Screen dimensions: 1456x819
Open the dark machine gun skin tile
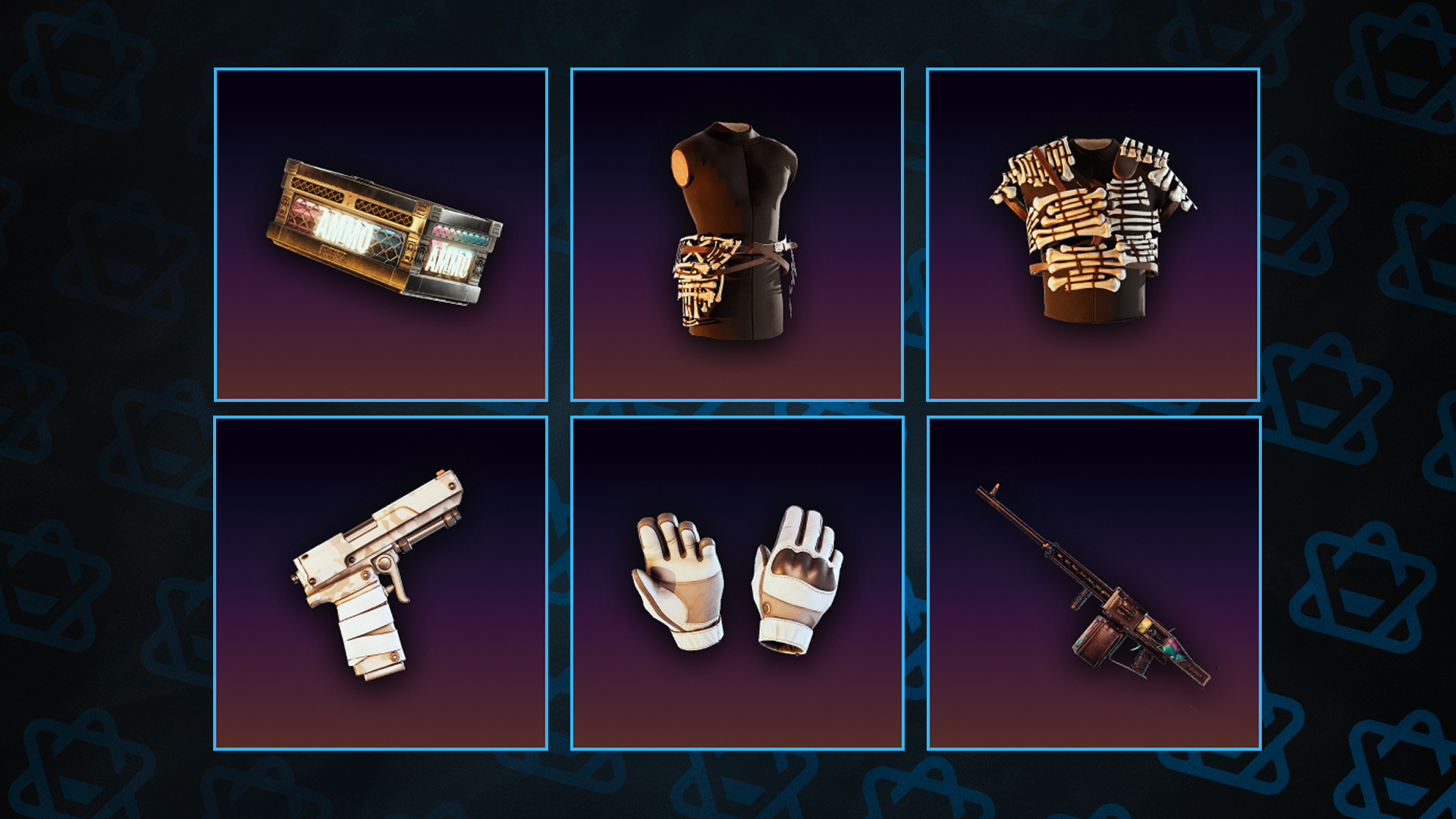coord(1094,582)
